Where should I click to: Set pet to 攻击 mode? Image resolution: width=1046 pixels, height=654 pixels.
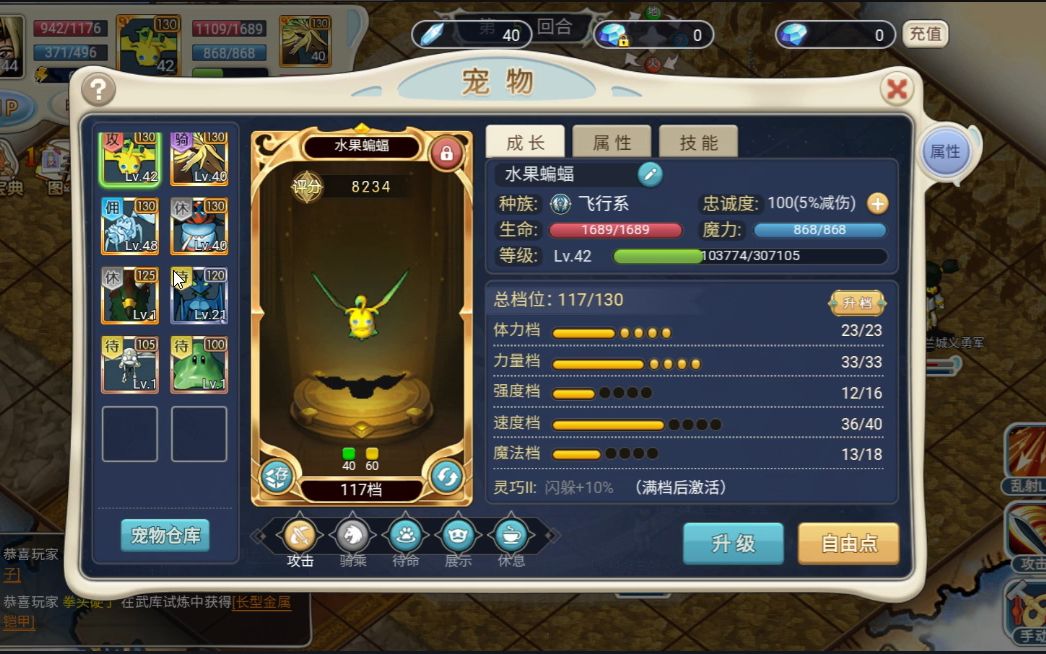click(x=300, y=535)
